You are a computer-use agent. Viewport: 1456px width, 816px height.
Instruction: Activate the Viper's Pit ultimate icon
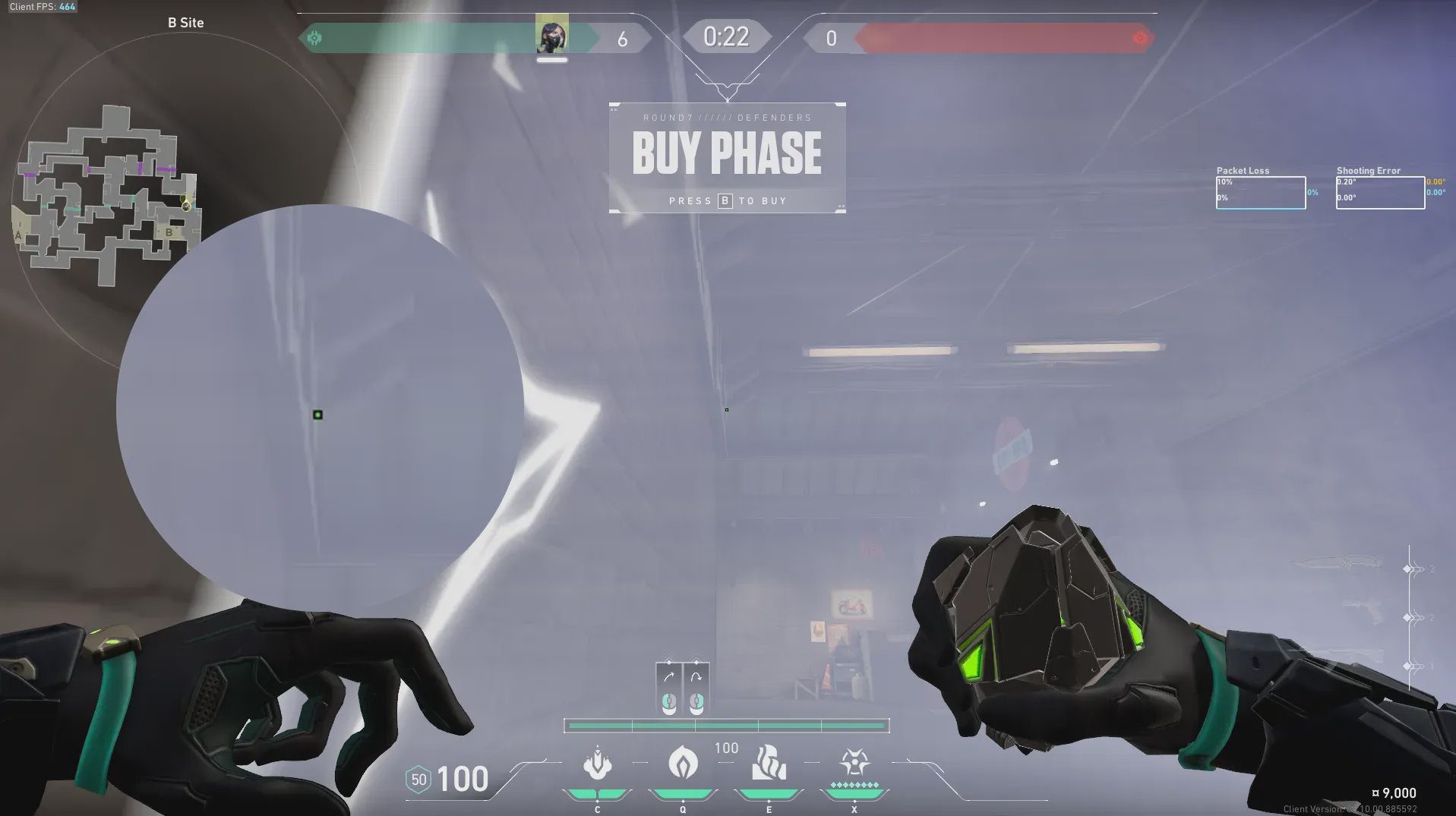[x=854, y=762]
